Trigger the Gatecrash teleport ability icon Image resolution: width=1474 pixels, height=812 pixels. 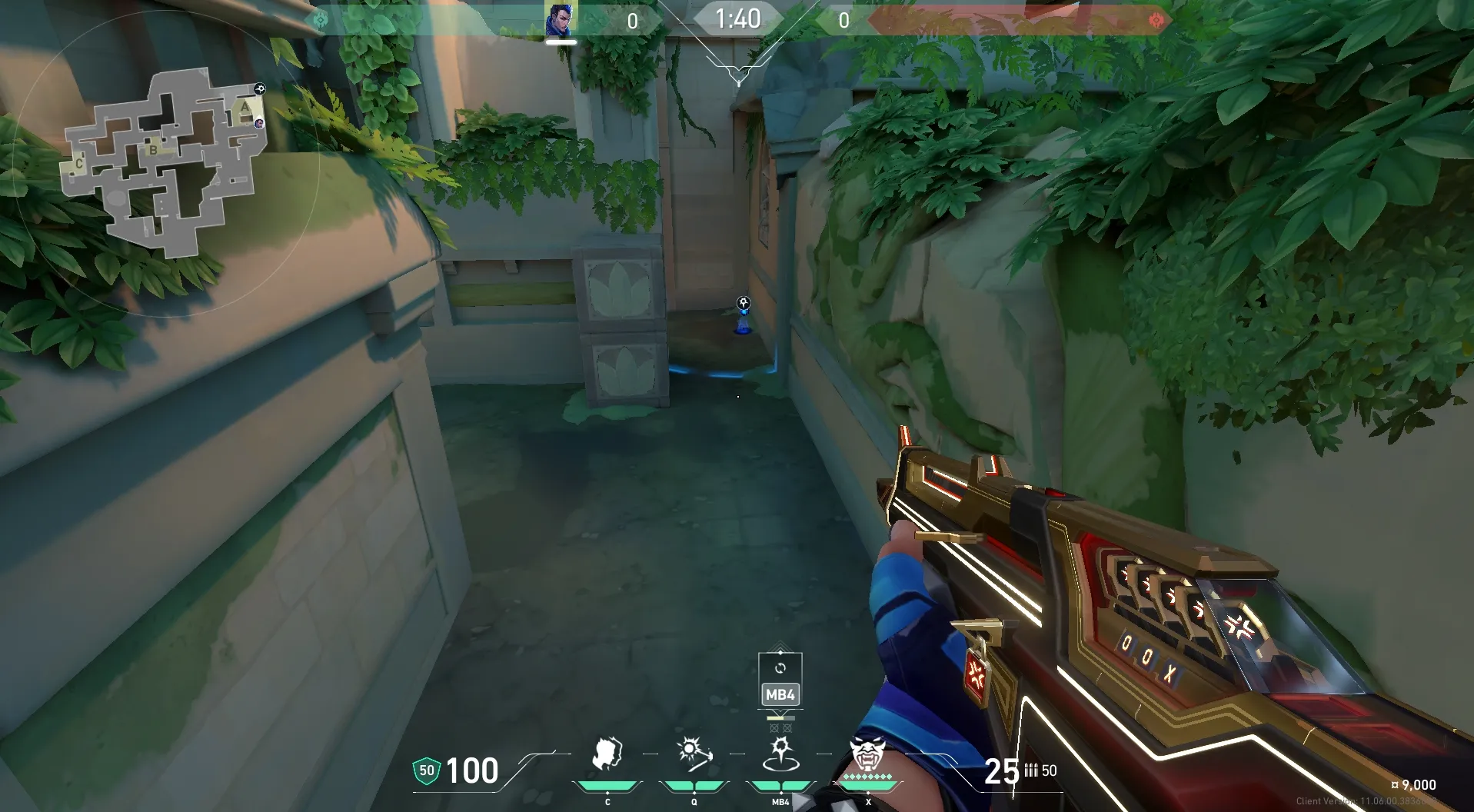tap(780, 754)
